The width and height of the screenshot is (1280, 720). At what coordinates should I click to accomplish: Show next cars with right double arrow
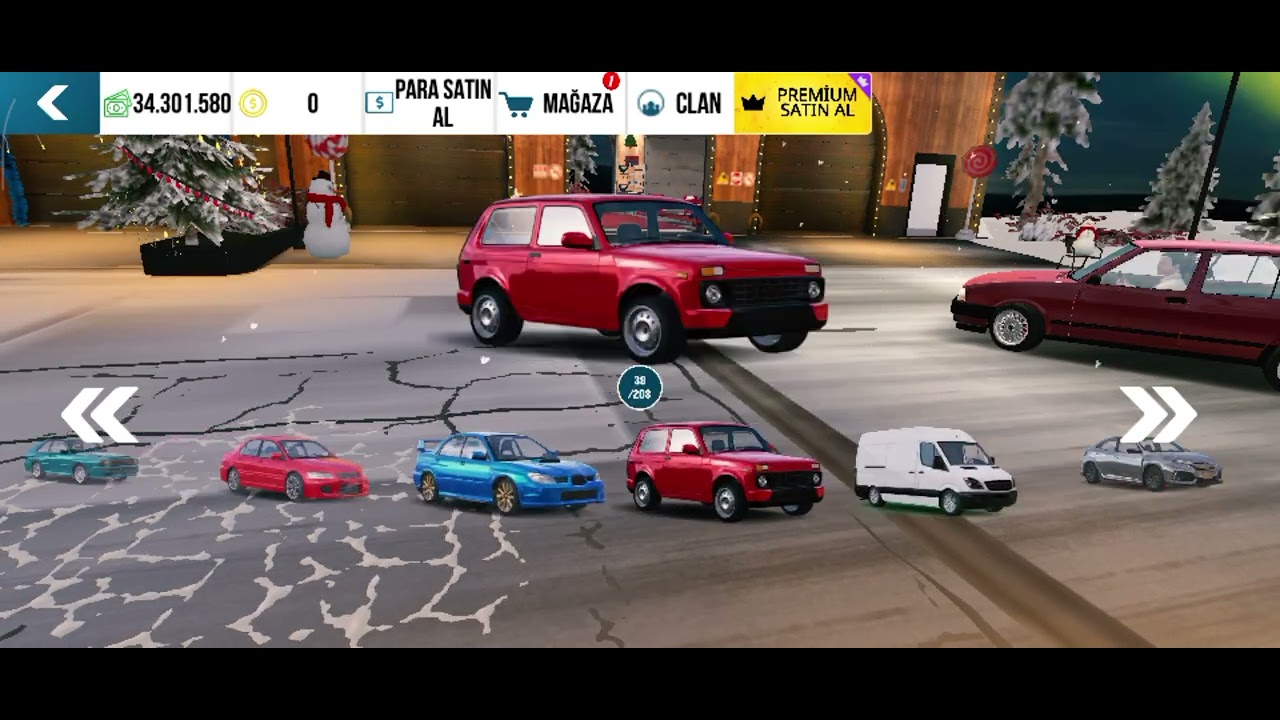click(1158, 414)
